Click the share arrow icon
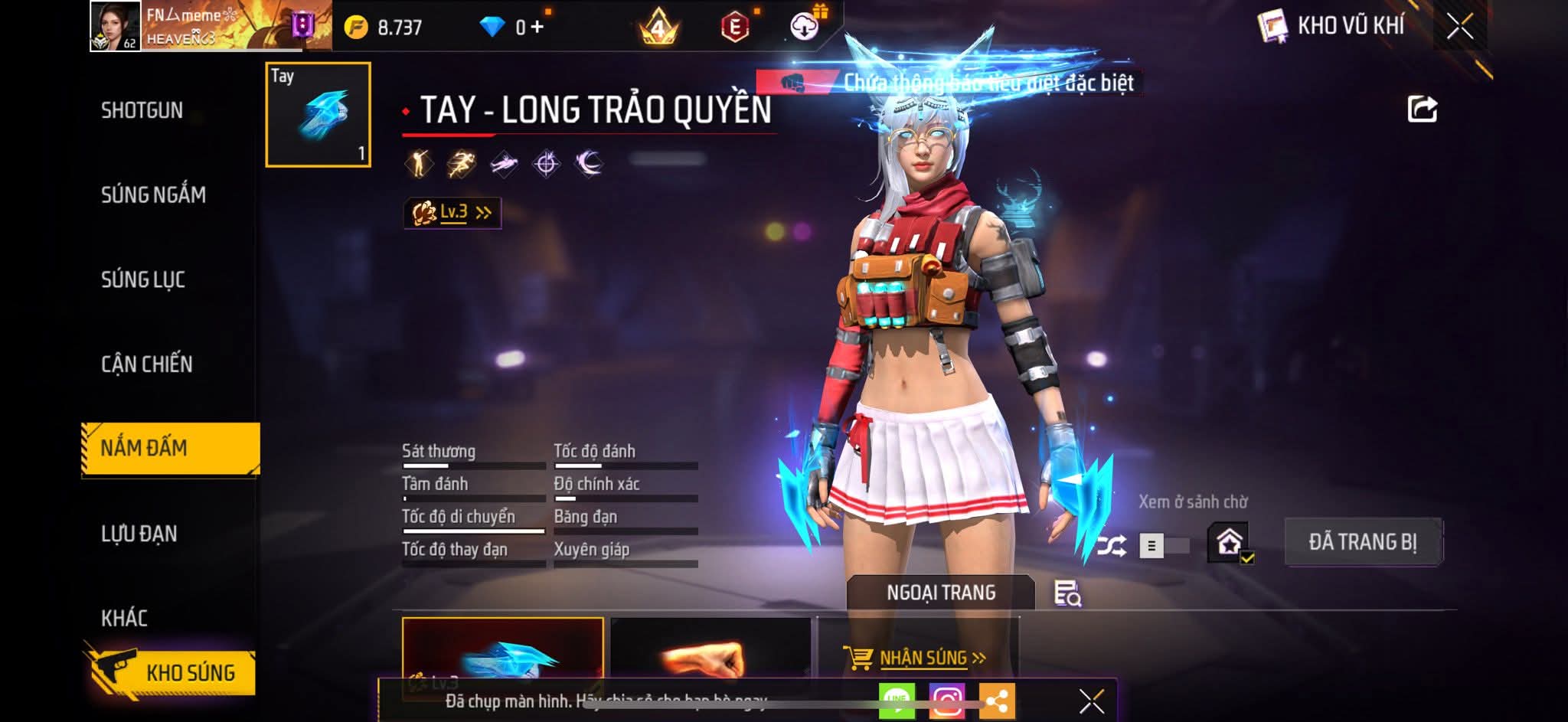Image resolution: width=1568 pixels, height=722 pixels. [x=1422, y=109]
